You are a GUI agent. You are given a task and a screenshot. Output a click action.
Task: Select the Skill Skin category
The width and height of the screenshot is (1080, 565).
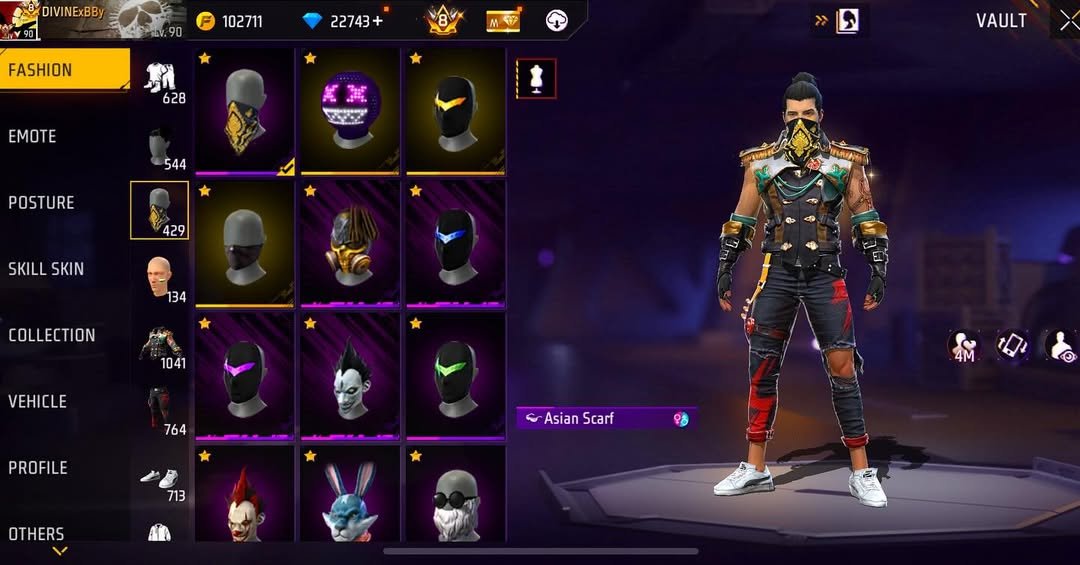[x=46, y=269]
